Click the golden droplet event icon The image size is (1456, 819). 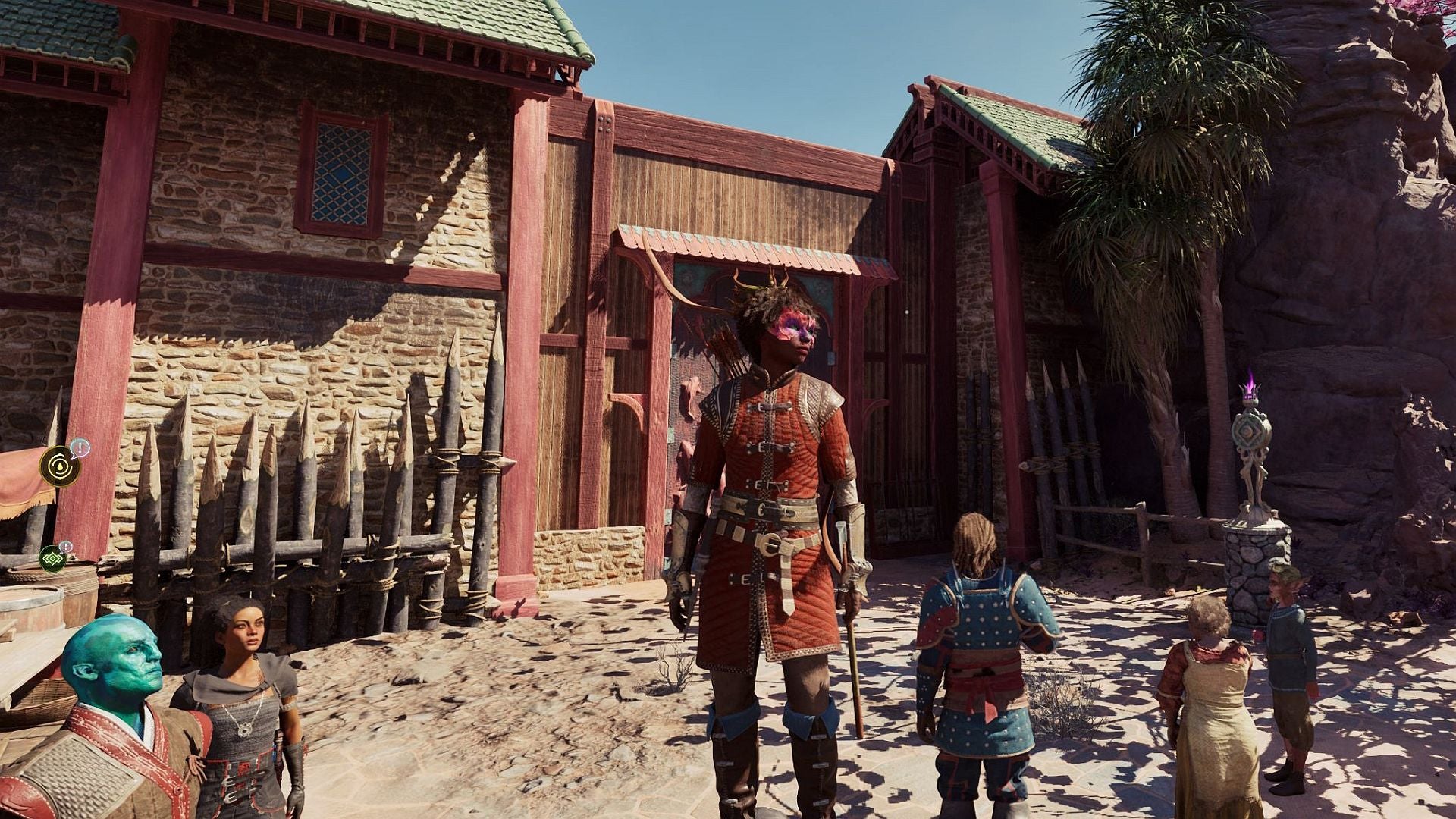pos(59,466)
